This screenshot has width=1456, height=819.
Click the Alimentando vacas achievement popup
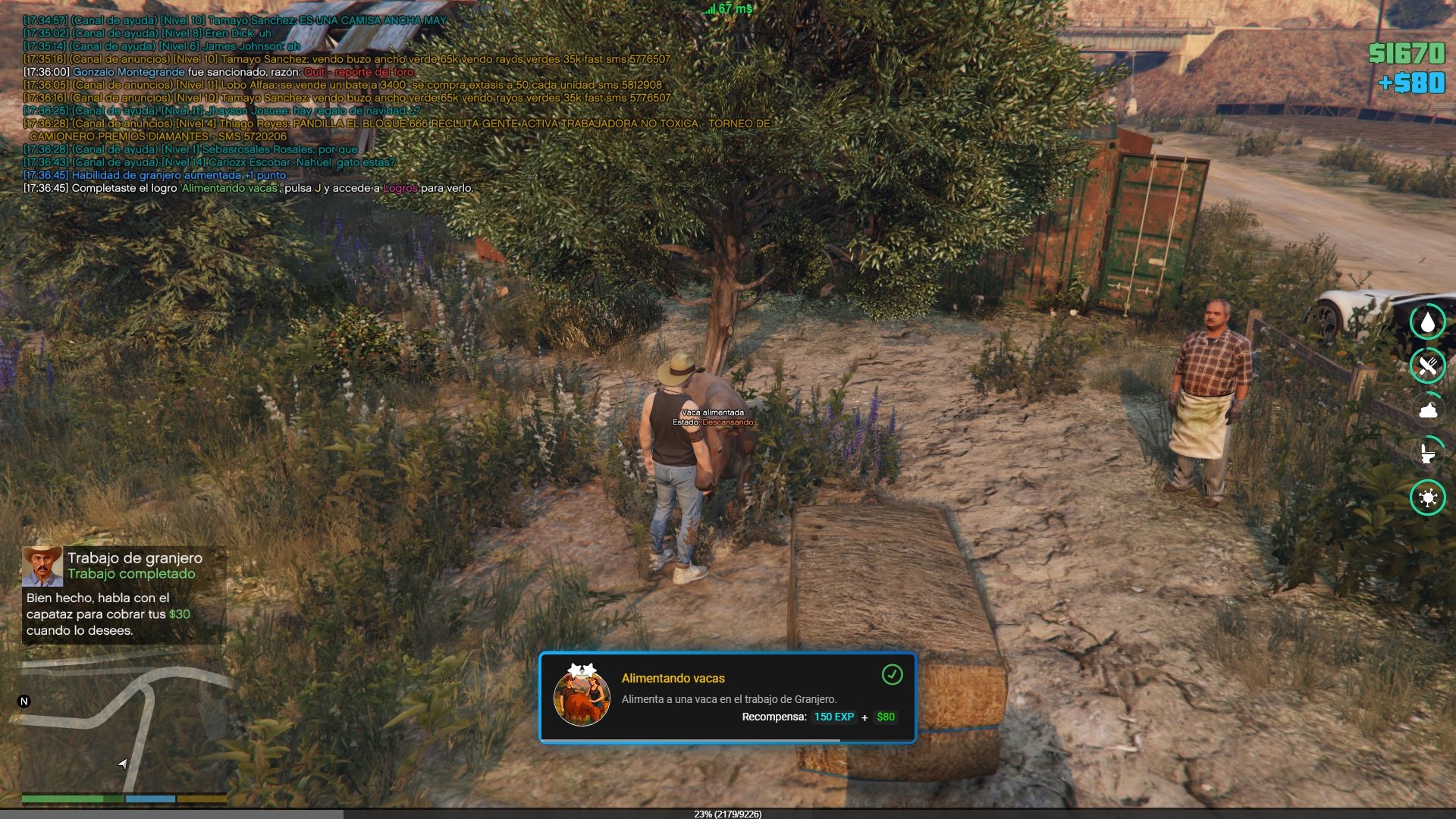click(727, 698)
